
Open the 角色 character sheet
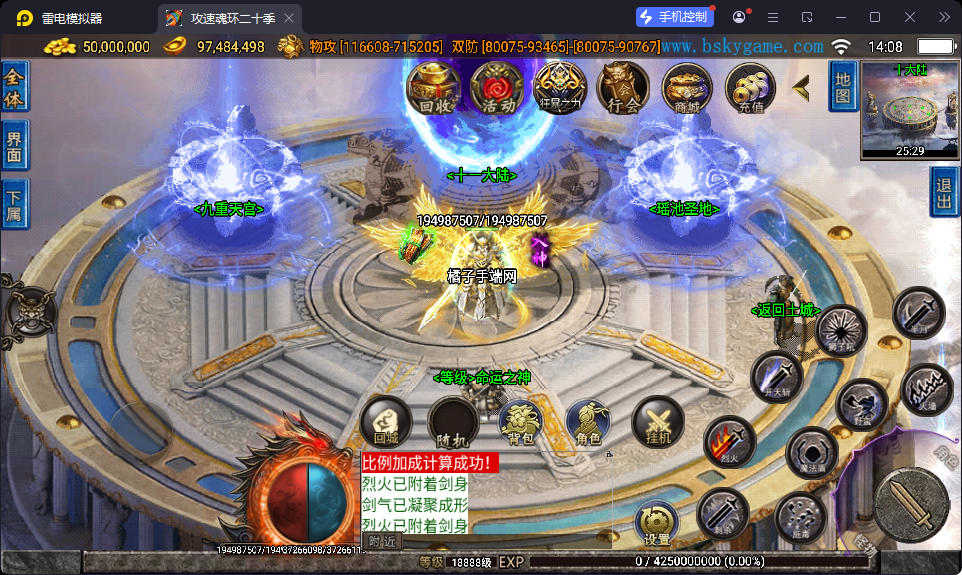click(590, 422)
